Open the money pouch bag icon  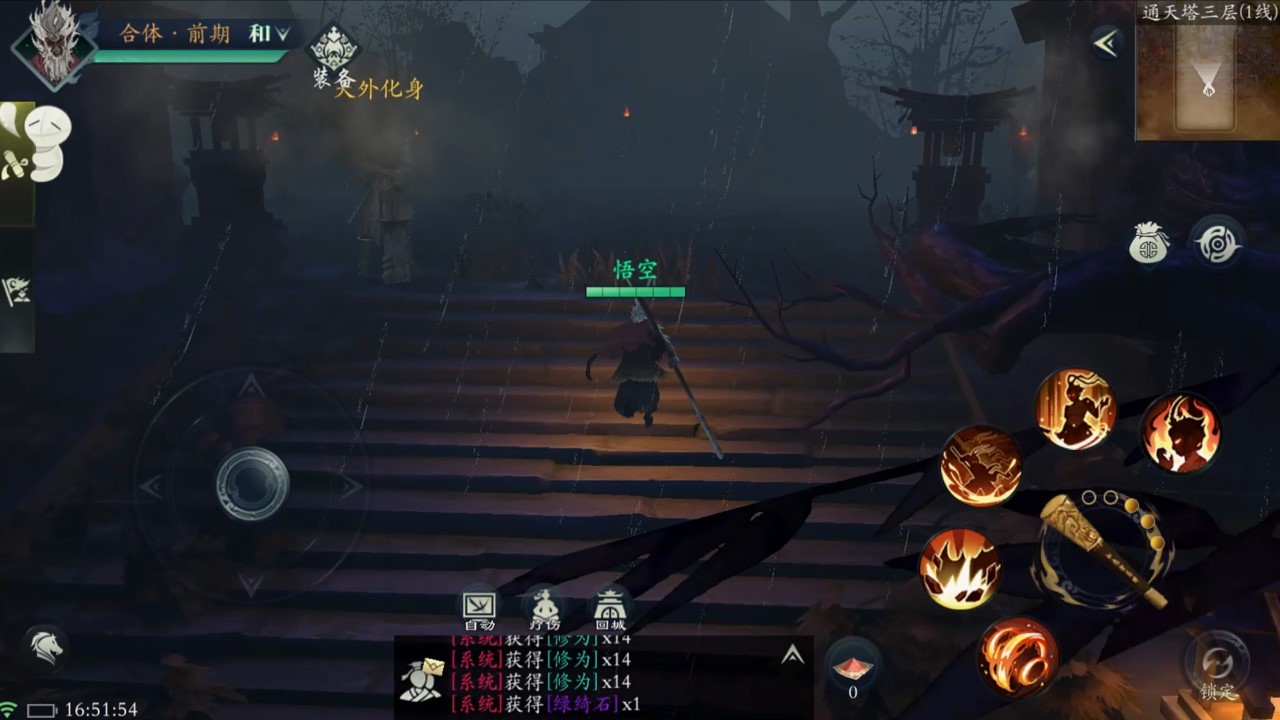tap(1149, 243)
